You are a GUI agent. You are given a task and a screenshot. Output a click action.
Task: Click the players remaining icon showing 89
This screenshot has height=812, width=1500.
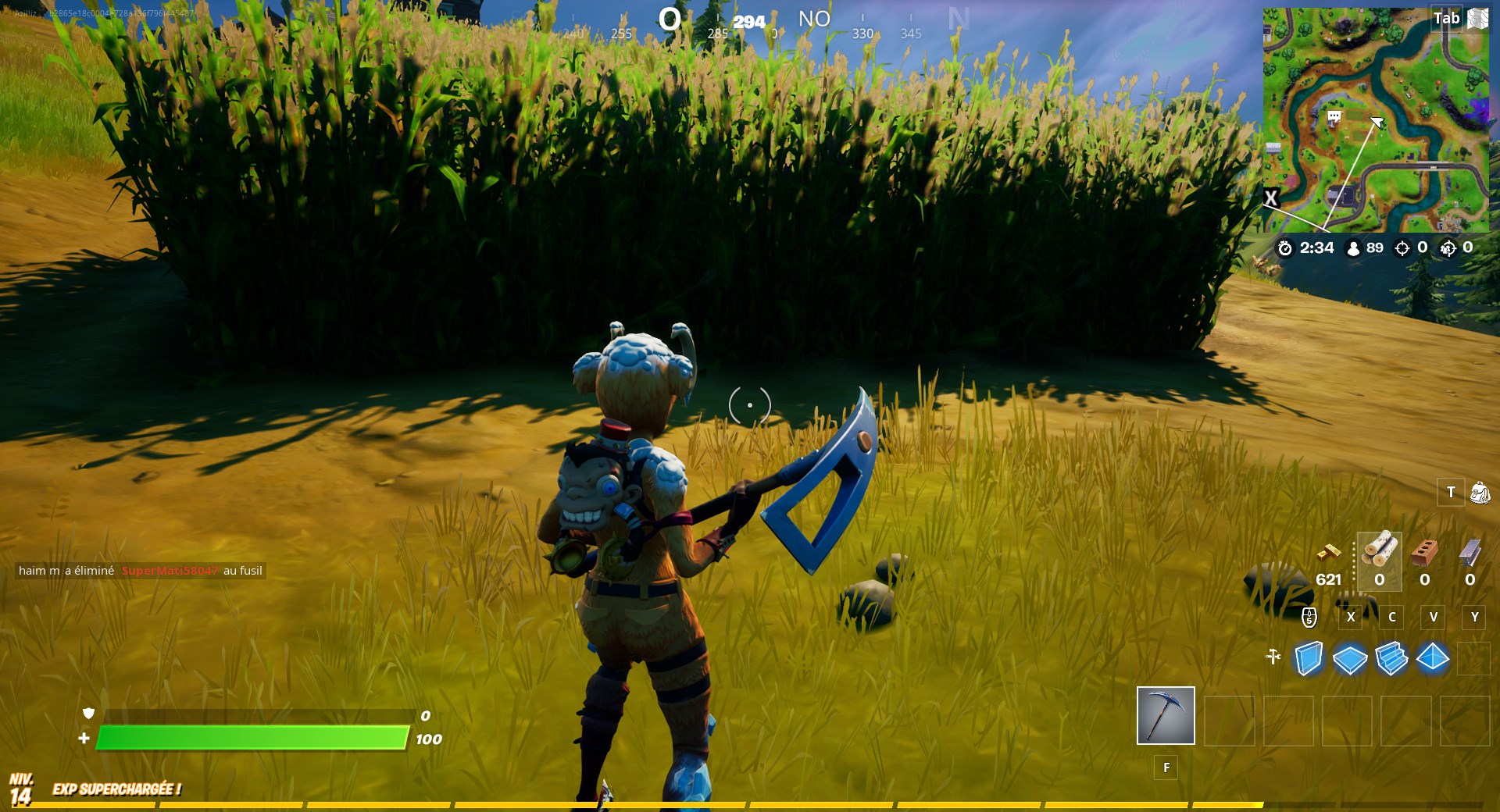click(1353, 248)
